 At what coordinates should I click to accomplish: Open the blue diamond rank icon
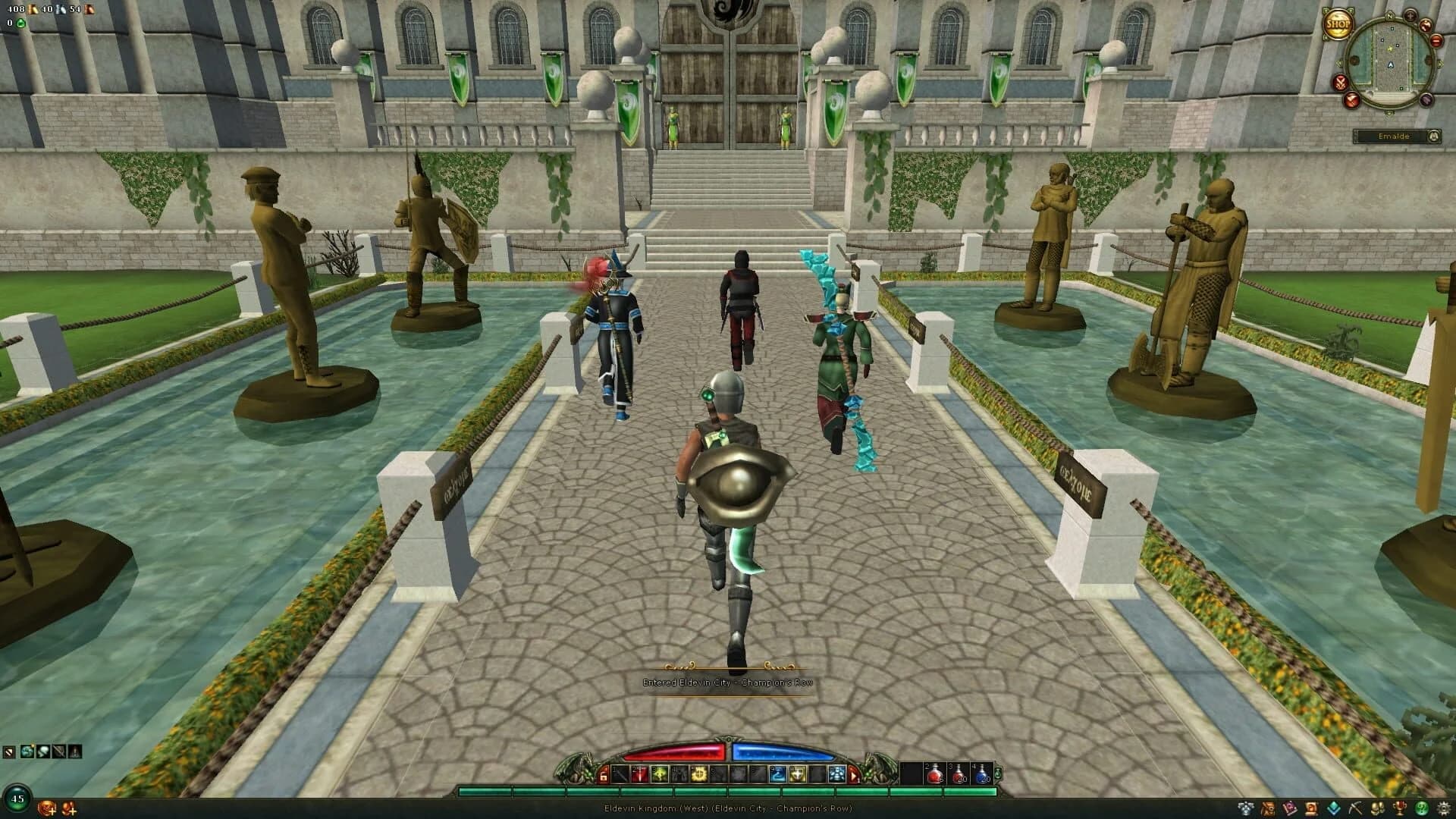(x=1333, y=808)
